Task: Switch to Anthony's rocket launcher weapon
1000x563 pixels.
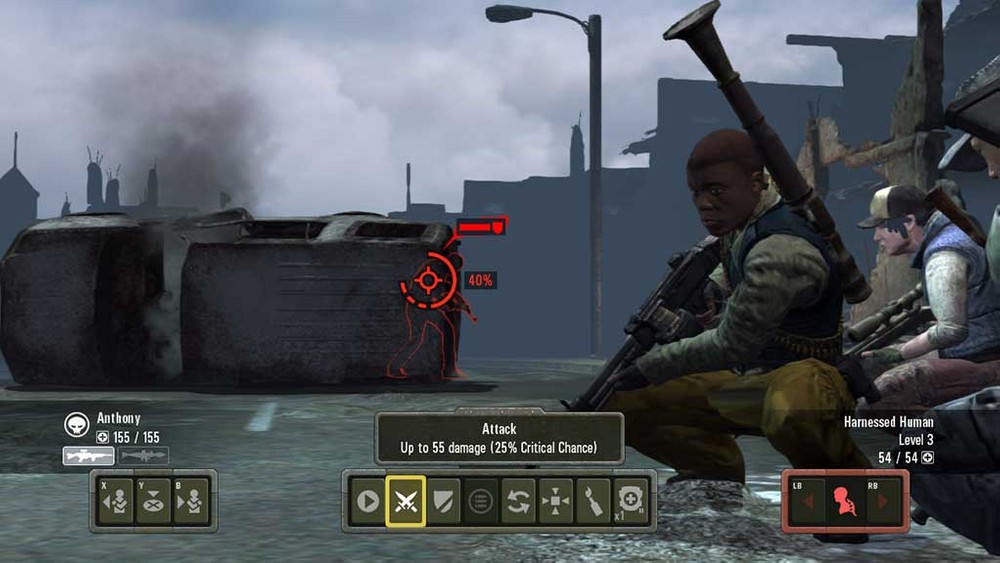Action: click(144, 456)
